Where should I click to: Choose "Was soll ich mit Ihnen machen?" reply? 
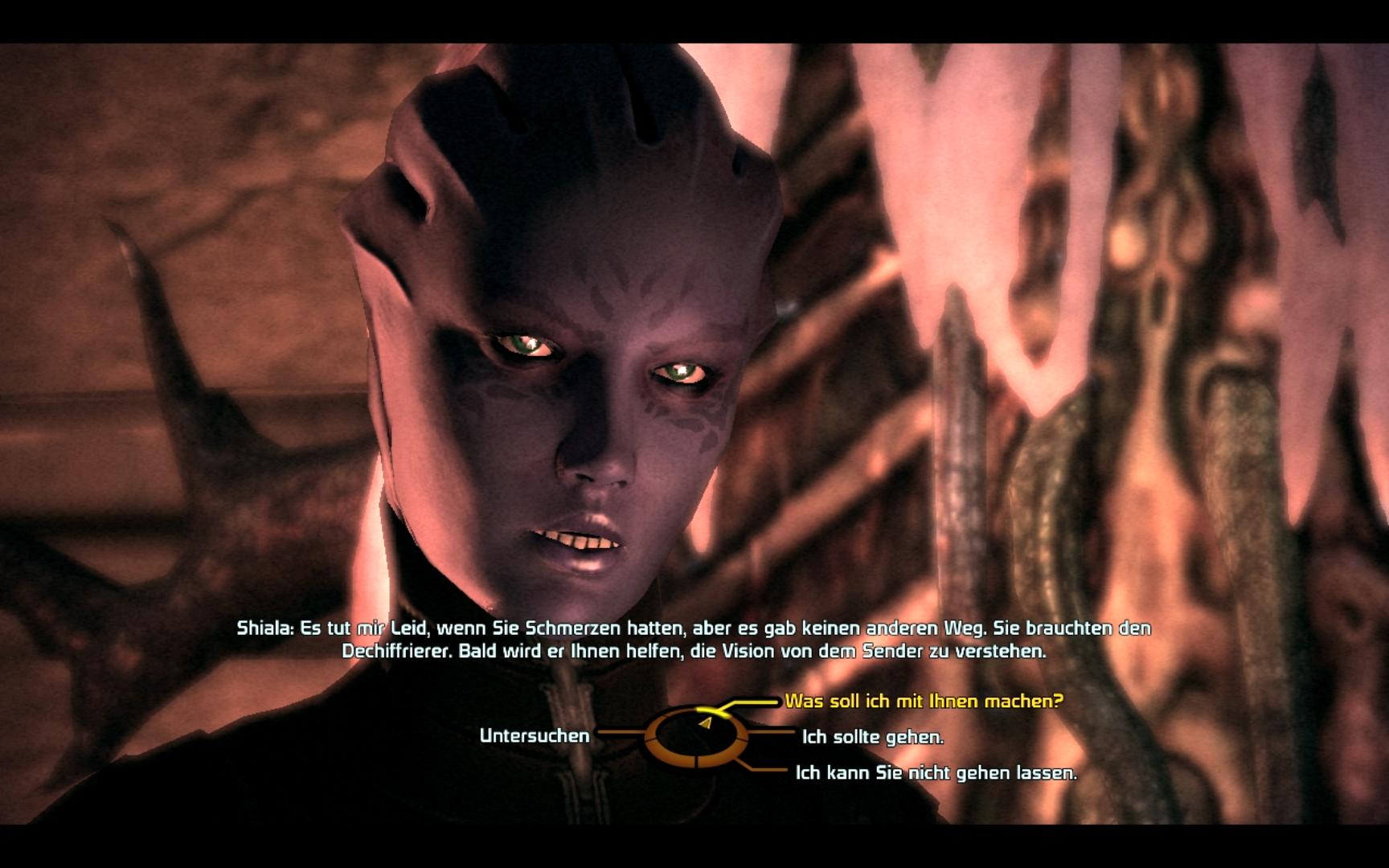point(924,701)
